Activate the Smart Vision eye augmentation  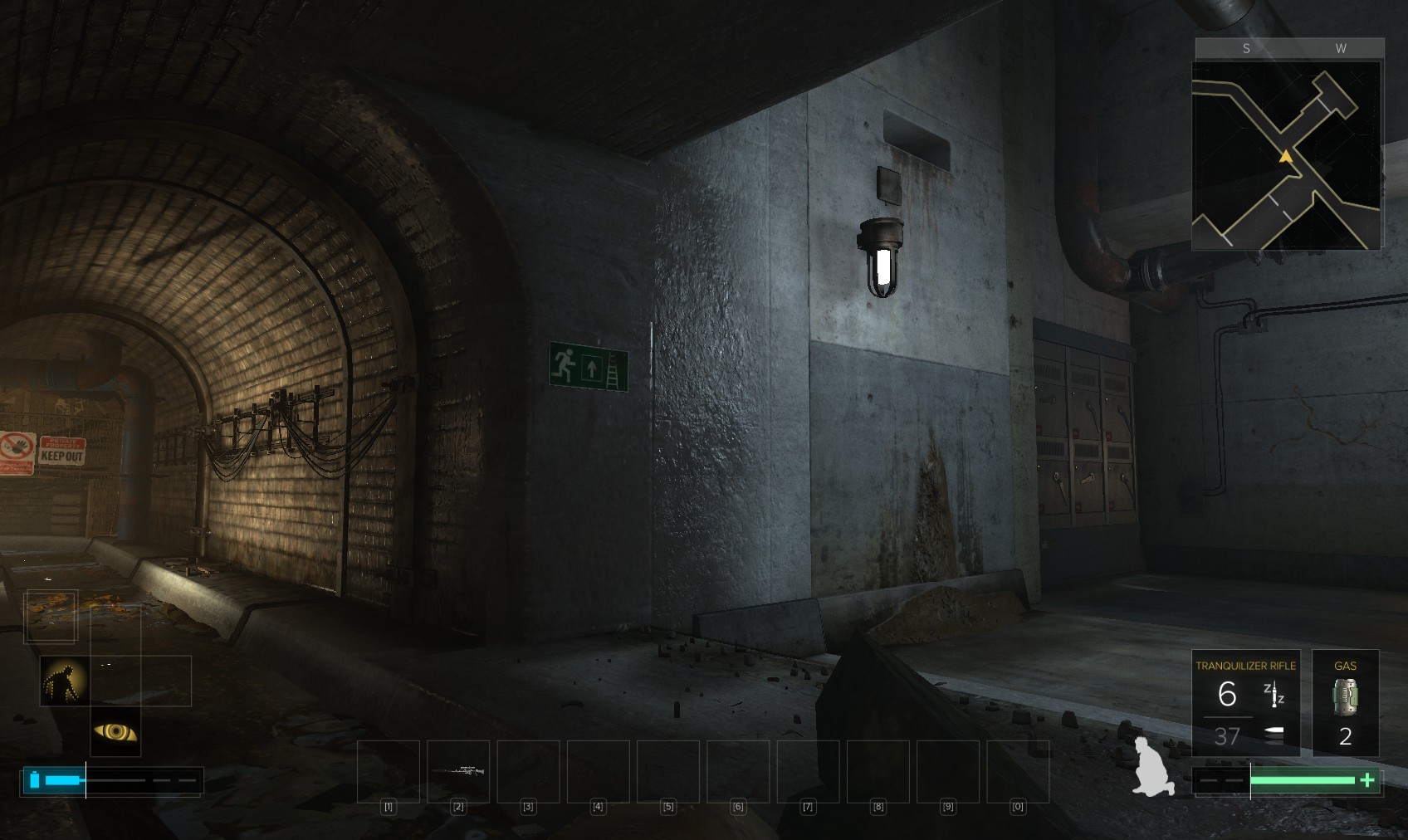click(x=115, y=731)
